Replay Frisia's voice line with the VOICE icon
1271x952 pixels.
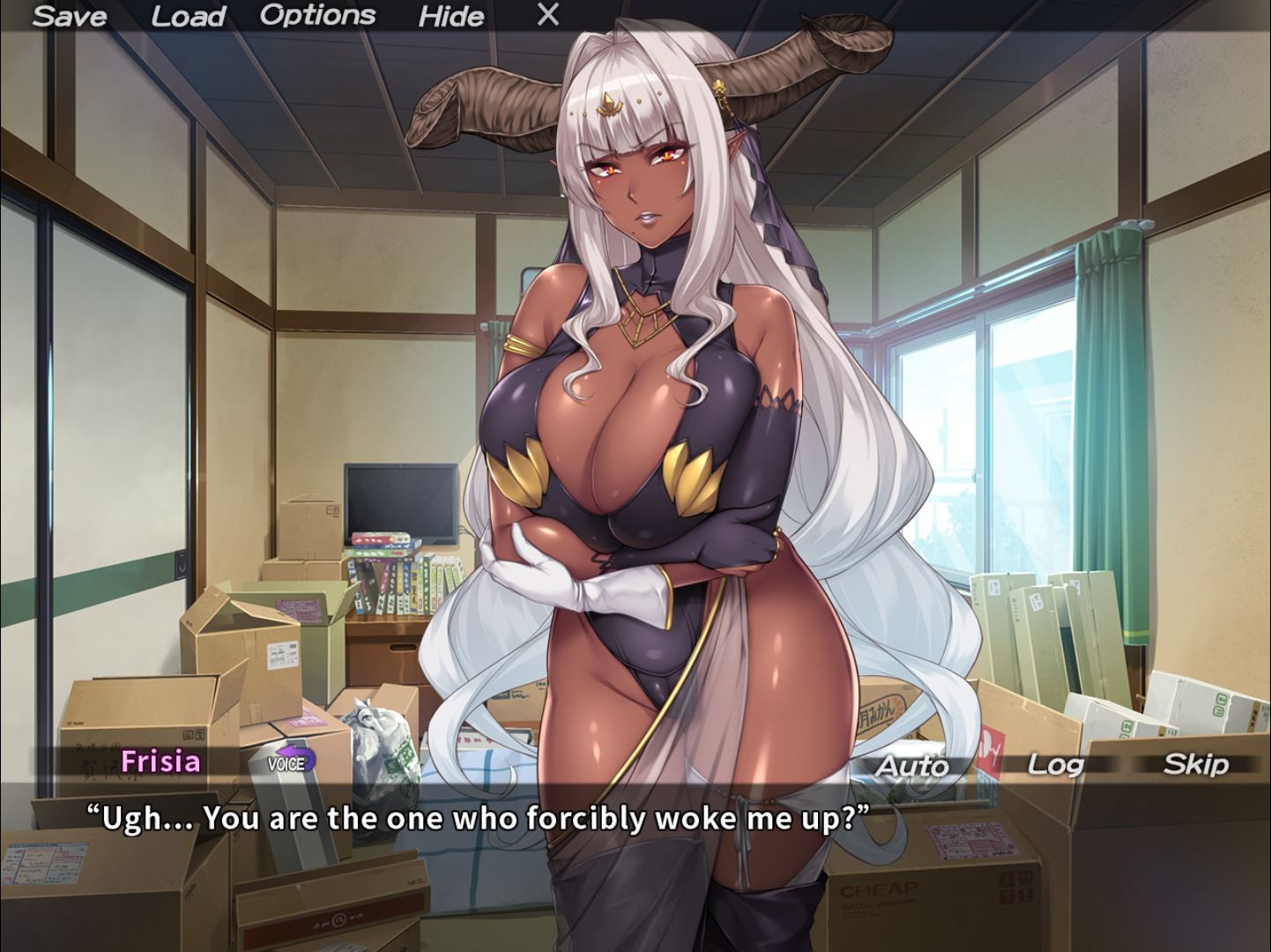point(288,762)
